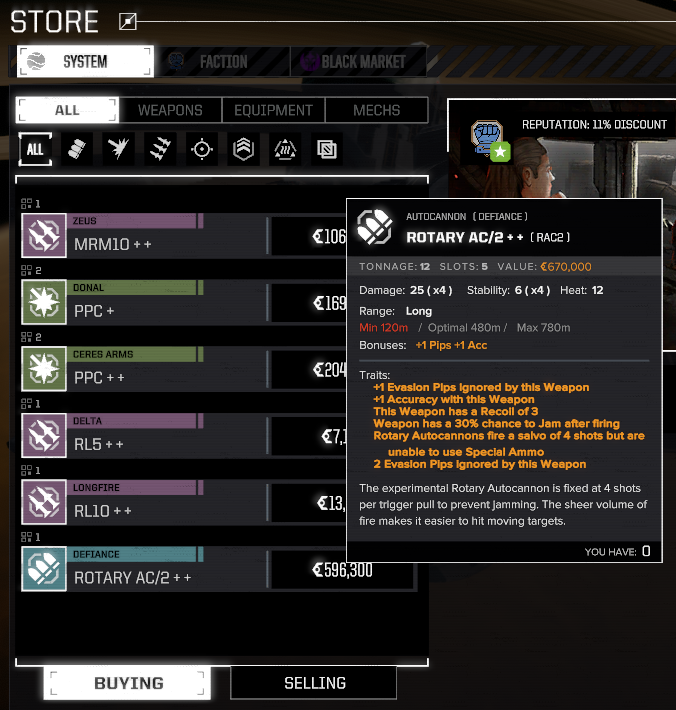The image size is (676, 710).
Task: Switch to the Buying mode
Action: click(128, 683)
